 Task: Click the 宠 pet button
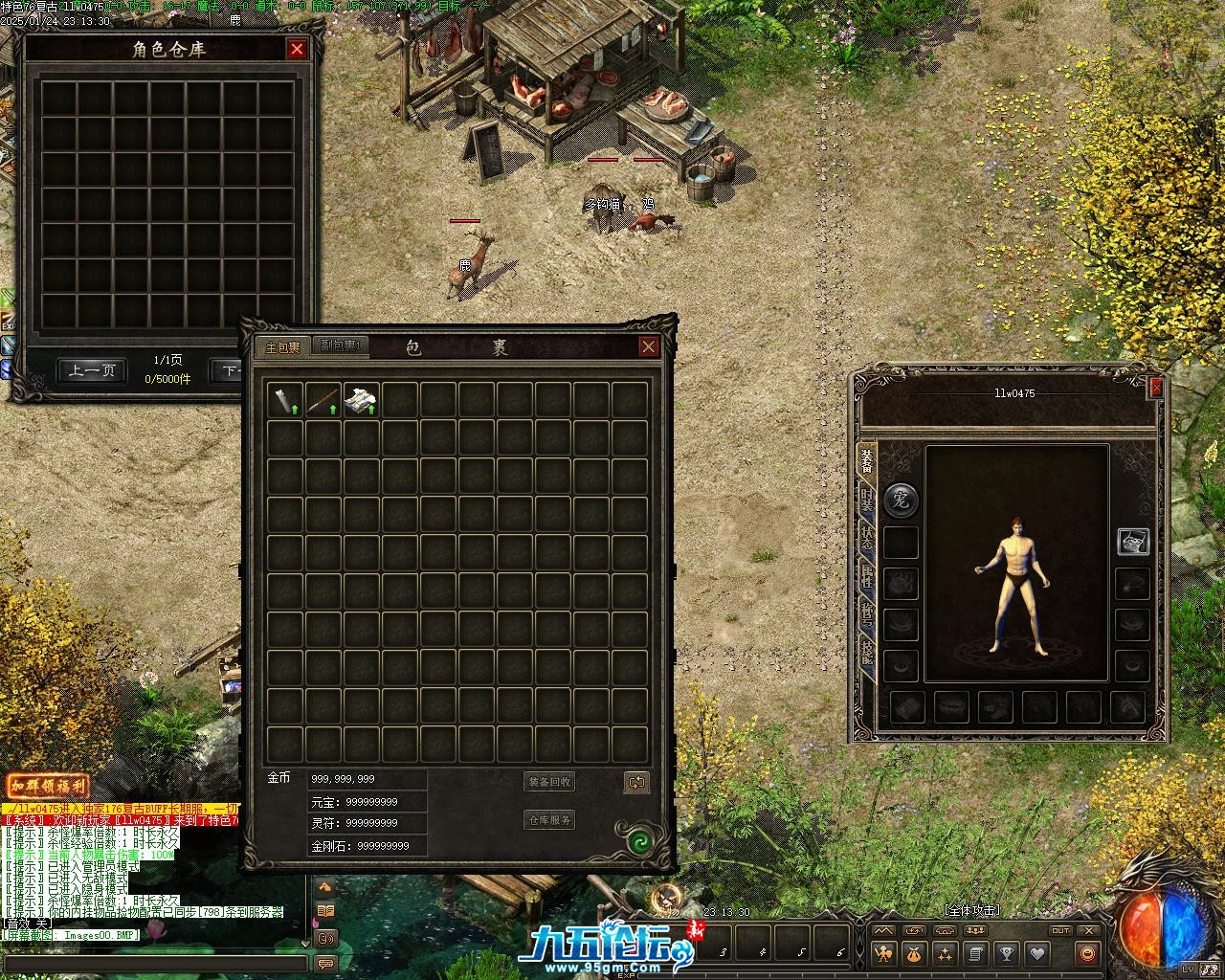point(900,499)
